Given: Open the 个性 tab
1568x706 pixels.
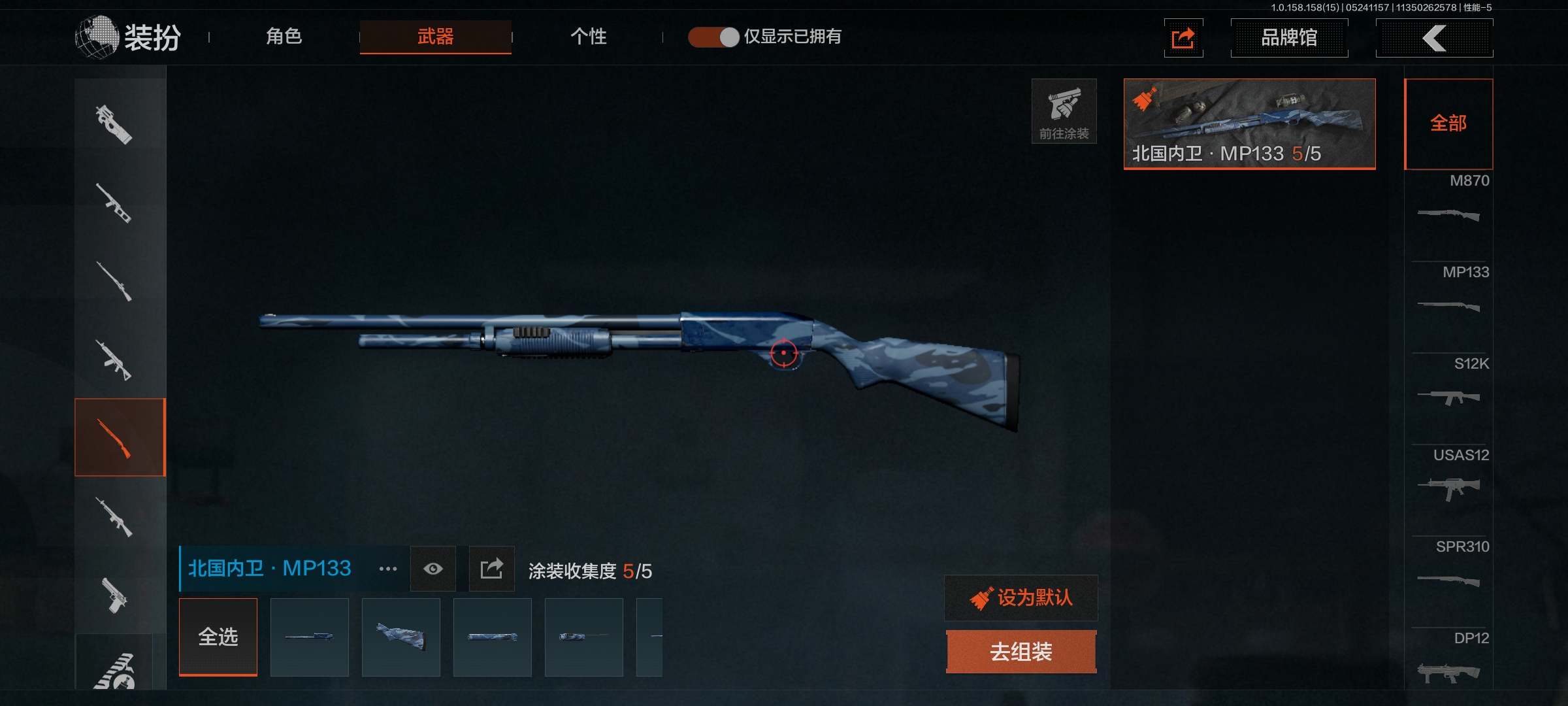Looking at the screenshot, I should [x=588, y=37].
